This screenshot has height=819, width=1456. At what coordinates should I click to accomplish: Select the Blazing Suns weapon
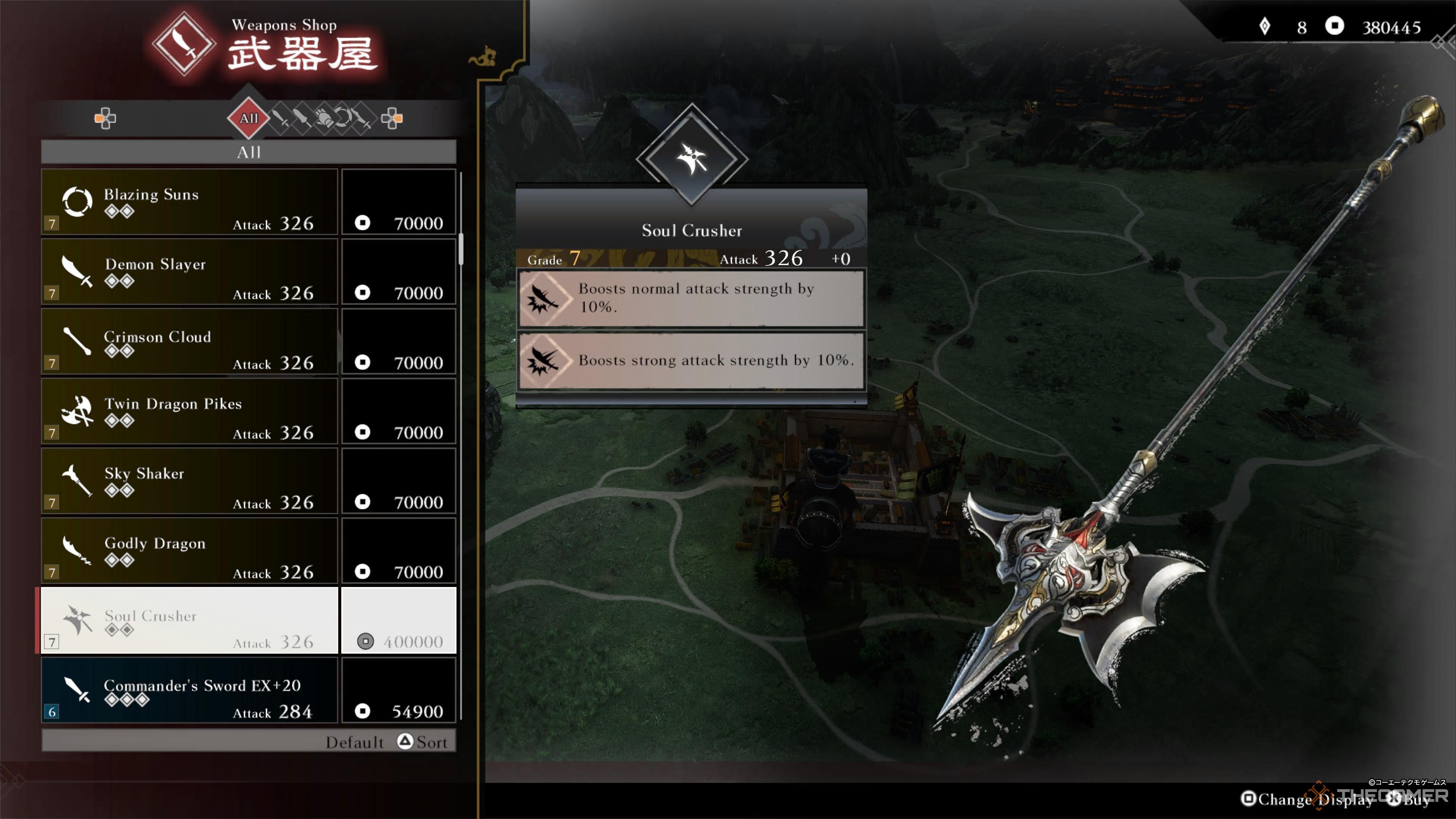point(190,202)
